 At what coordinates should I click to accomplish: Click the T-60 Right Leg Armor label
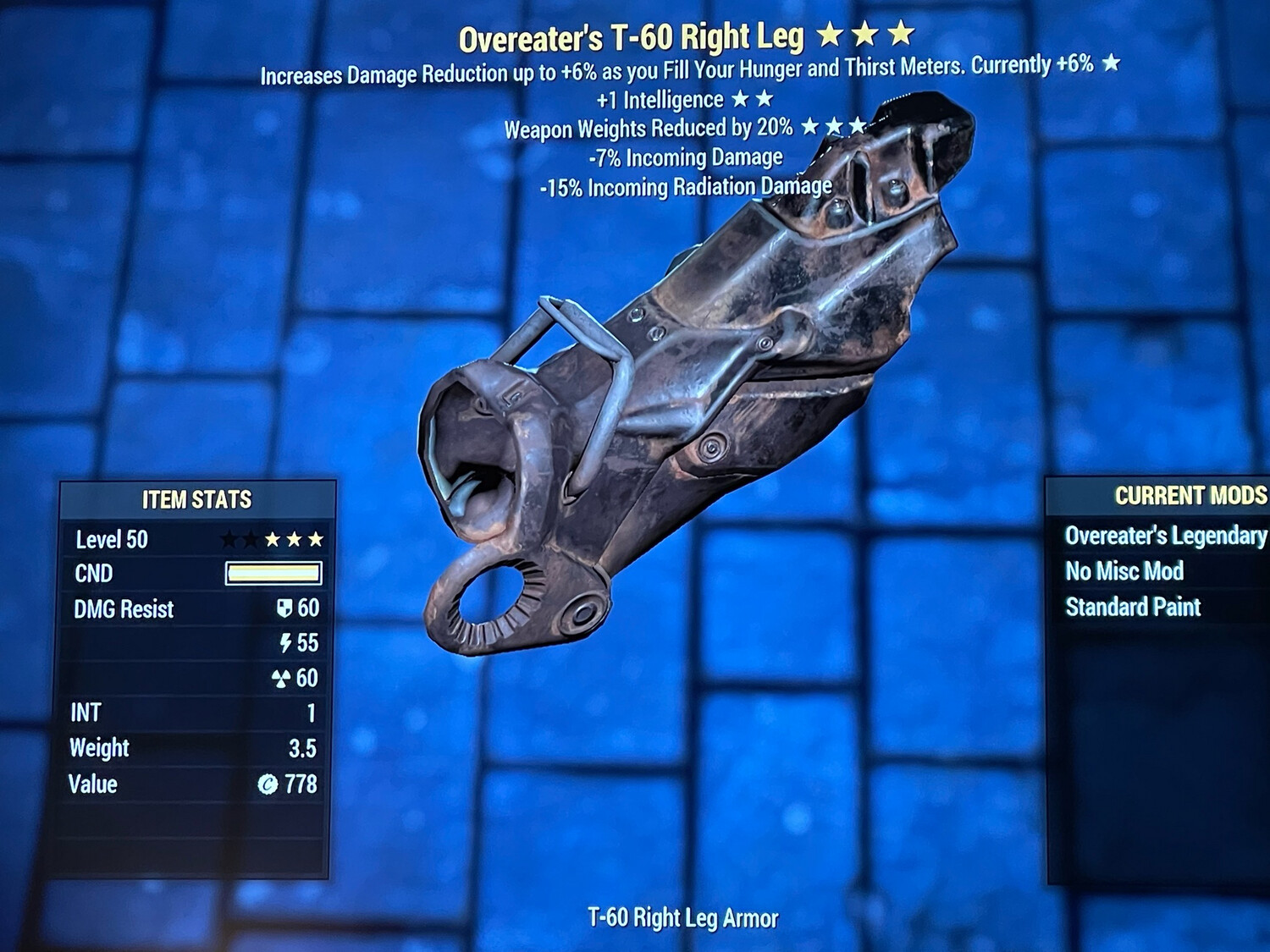click(682, 916)
